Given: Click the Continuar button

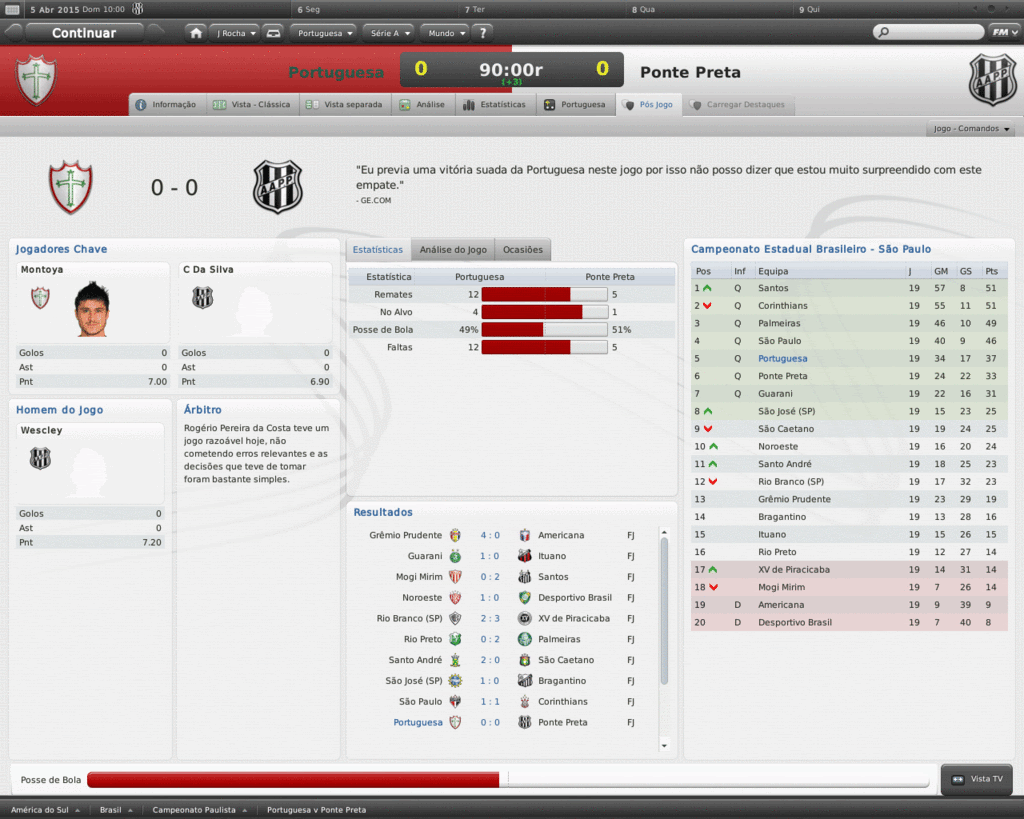Looking at the screenshot, I should click(x=84, y=33).
